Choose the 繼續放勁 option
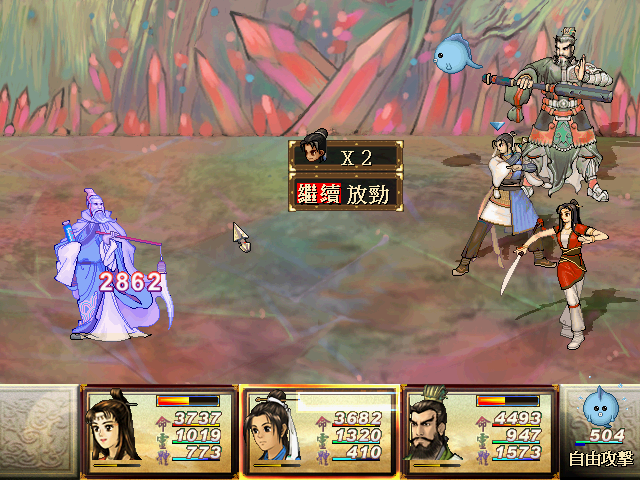Image resolution: width=640 pixels, height=480 pixels. pyautogui.click(x=346, y=193)
